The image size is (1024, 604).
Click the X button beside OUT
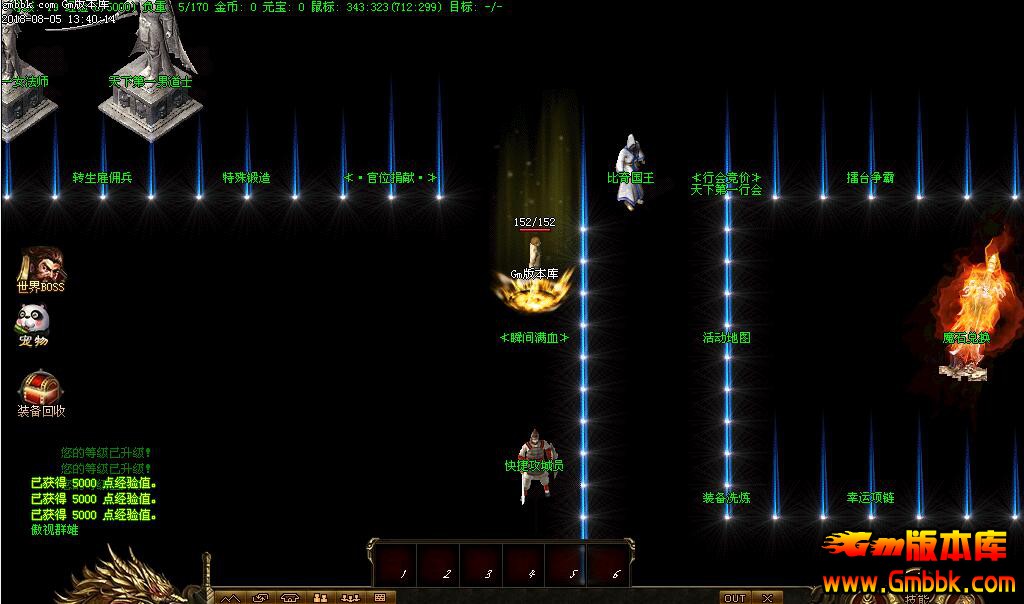[766, 598]
